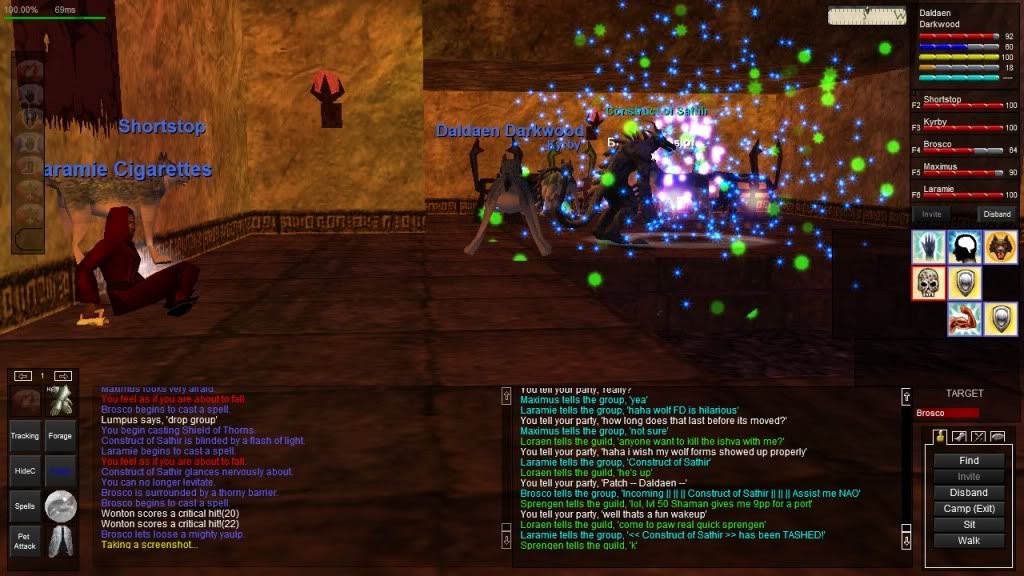Image resolution: width=1024 pixels, height=576 pixels.
Task: Click the glowing hand buff icon
Action: coord(928,247)
